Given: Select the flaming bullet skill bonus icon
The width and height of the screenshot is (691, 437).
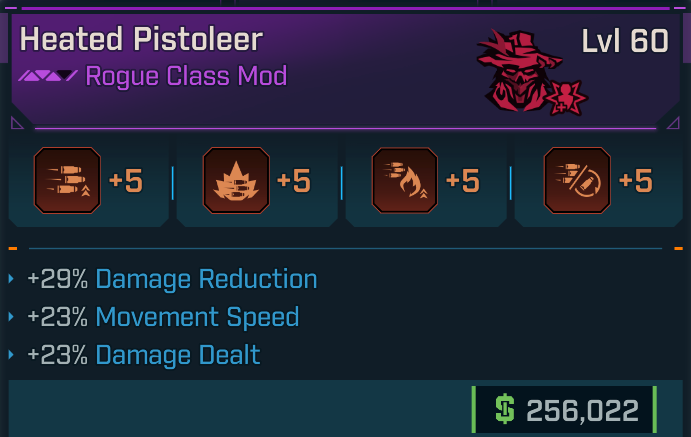Looking at the screenshot, I should pos(404,181).
